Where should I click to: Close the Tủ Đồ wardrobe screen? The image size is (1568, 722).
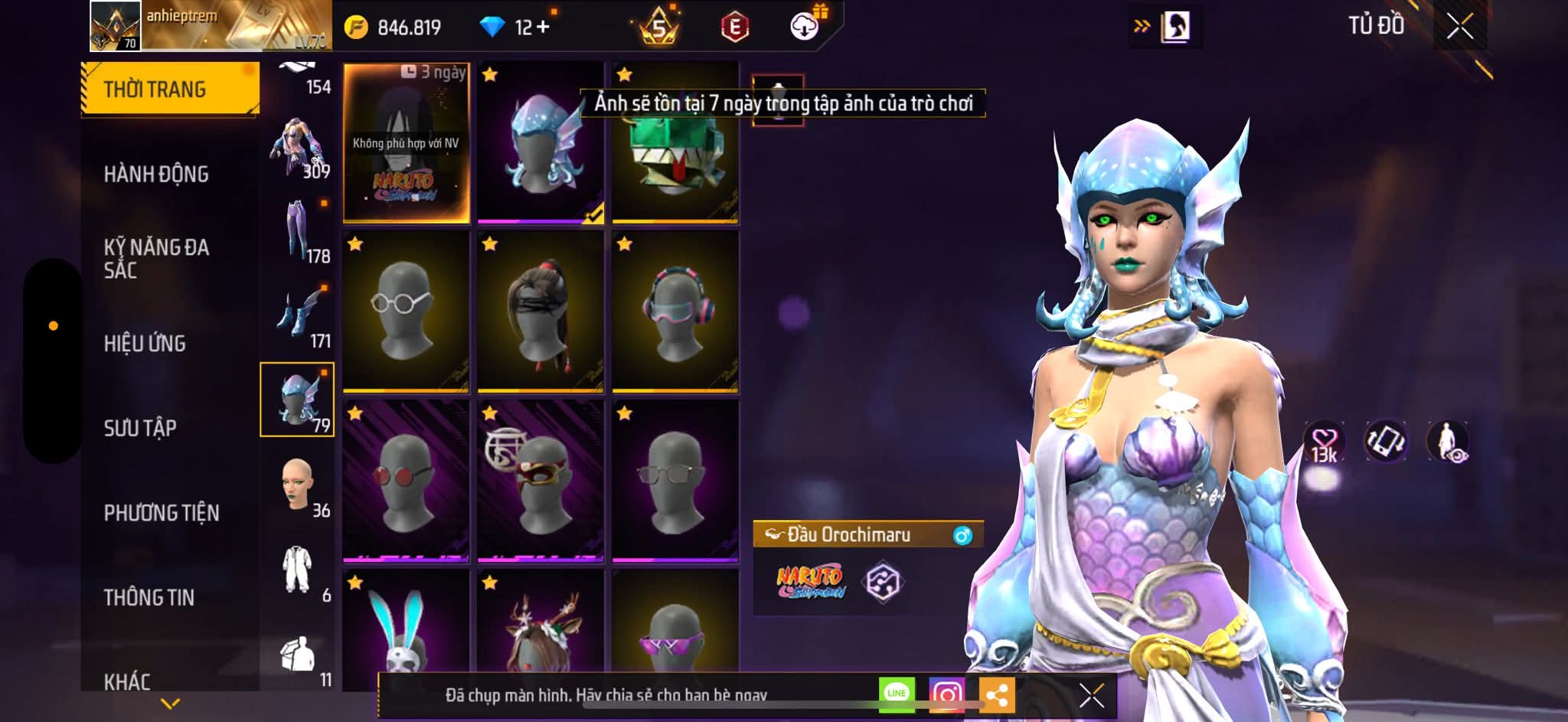click(1459, 27)
